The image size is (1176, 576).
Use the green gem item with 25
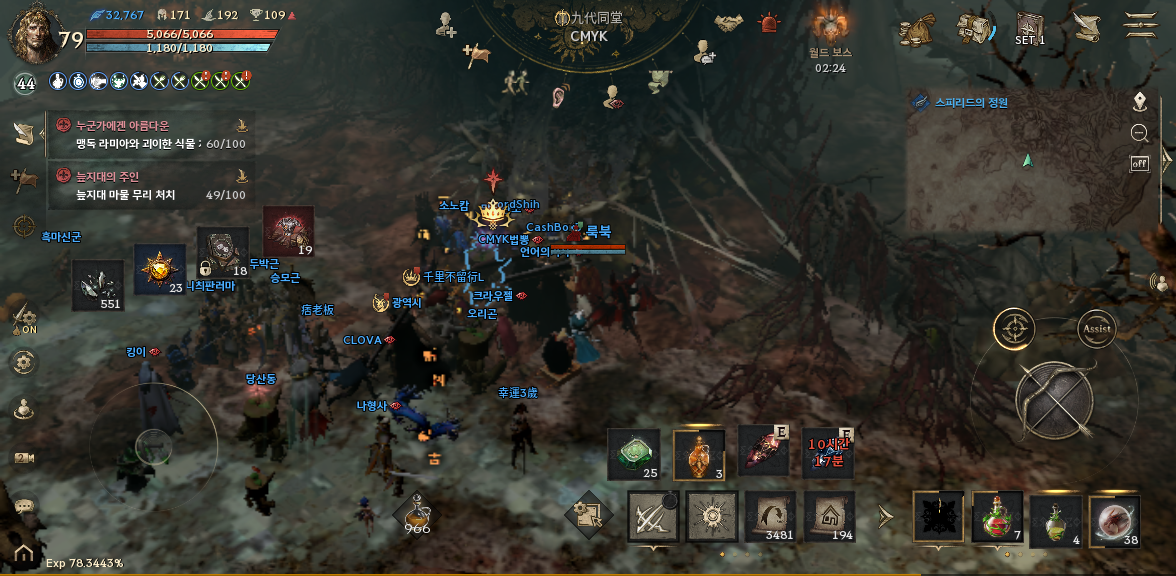pos(634,454)
